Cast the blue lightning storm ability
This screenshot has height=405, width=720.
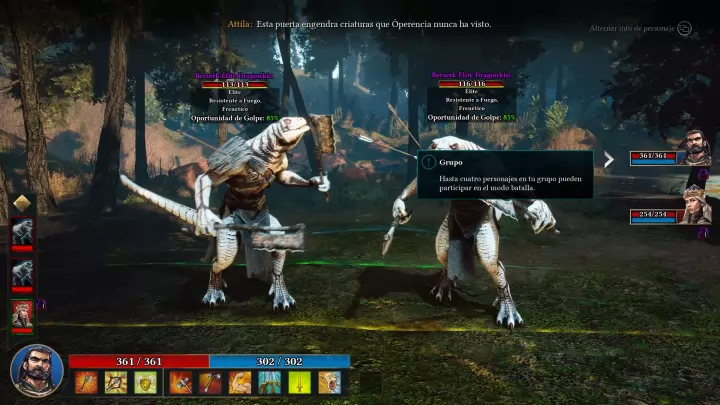tap(270, 382)
